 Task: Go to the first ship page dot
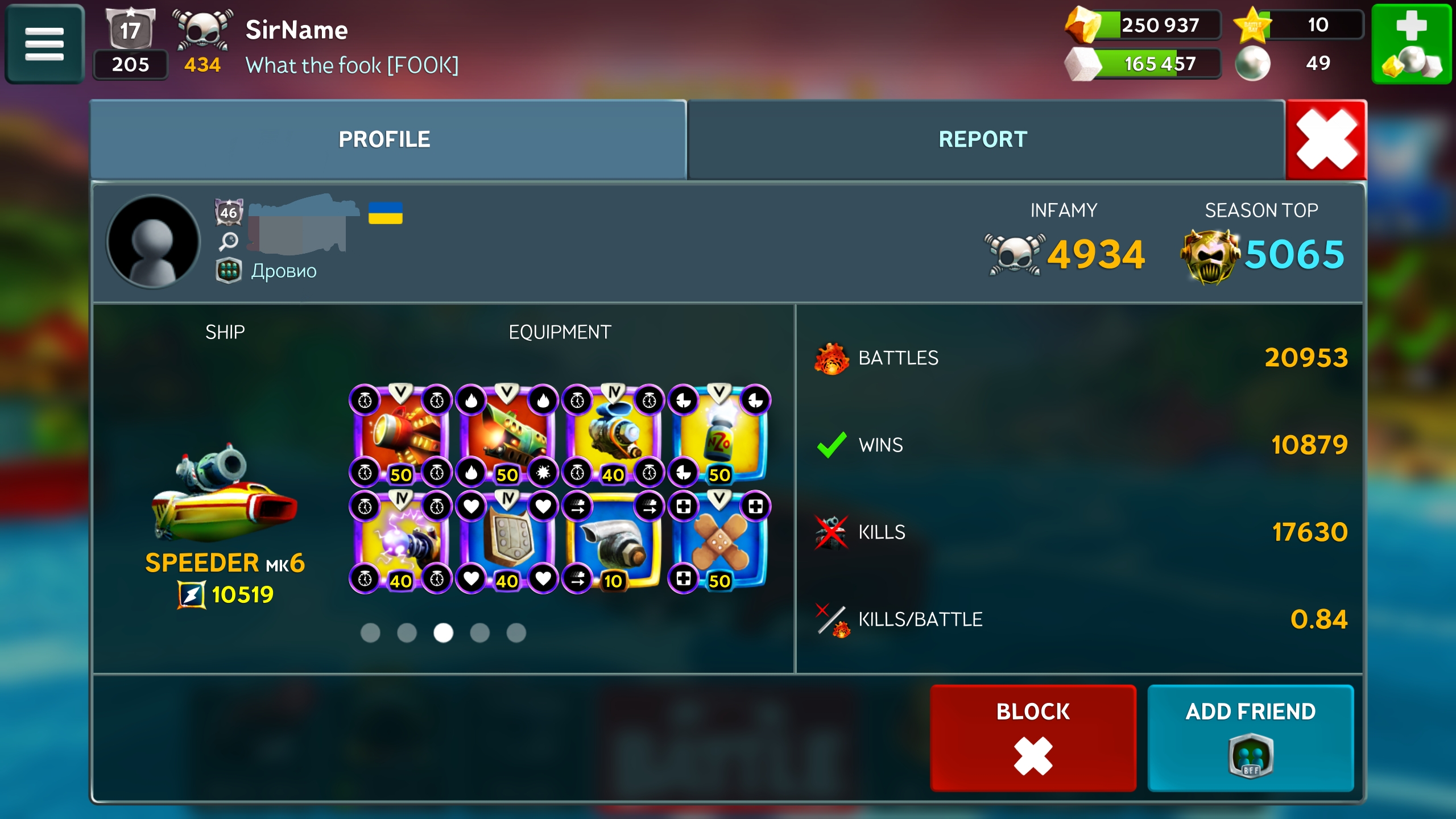click(x=370, y=632)
